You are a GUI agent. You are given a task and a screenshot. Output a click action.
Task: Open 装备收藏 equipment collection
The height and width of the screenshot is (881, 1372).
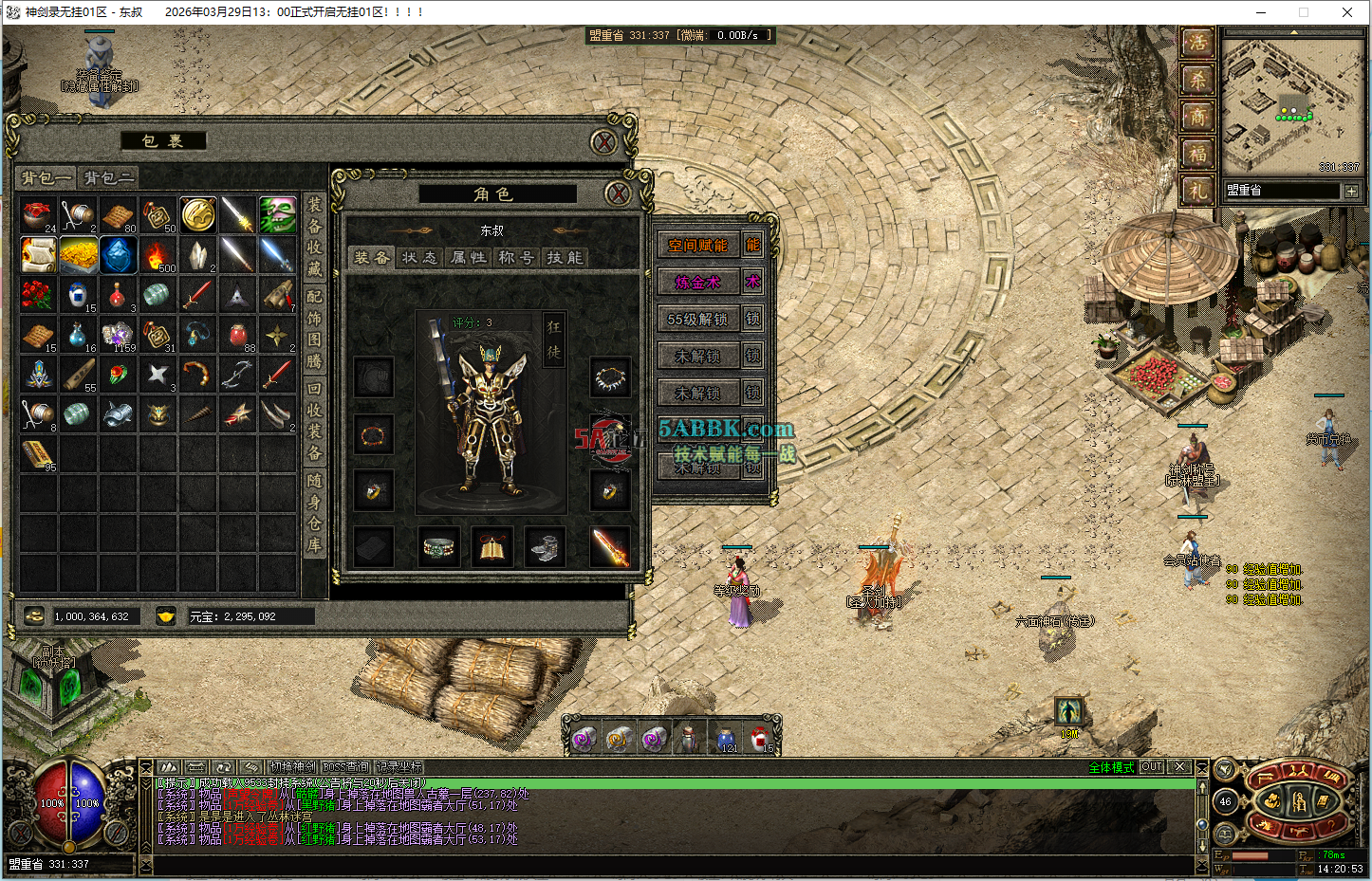[314, 236]
